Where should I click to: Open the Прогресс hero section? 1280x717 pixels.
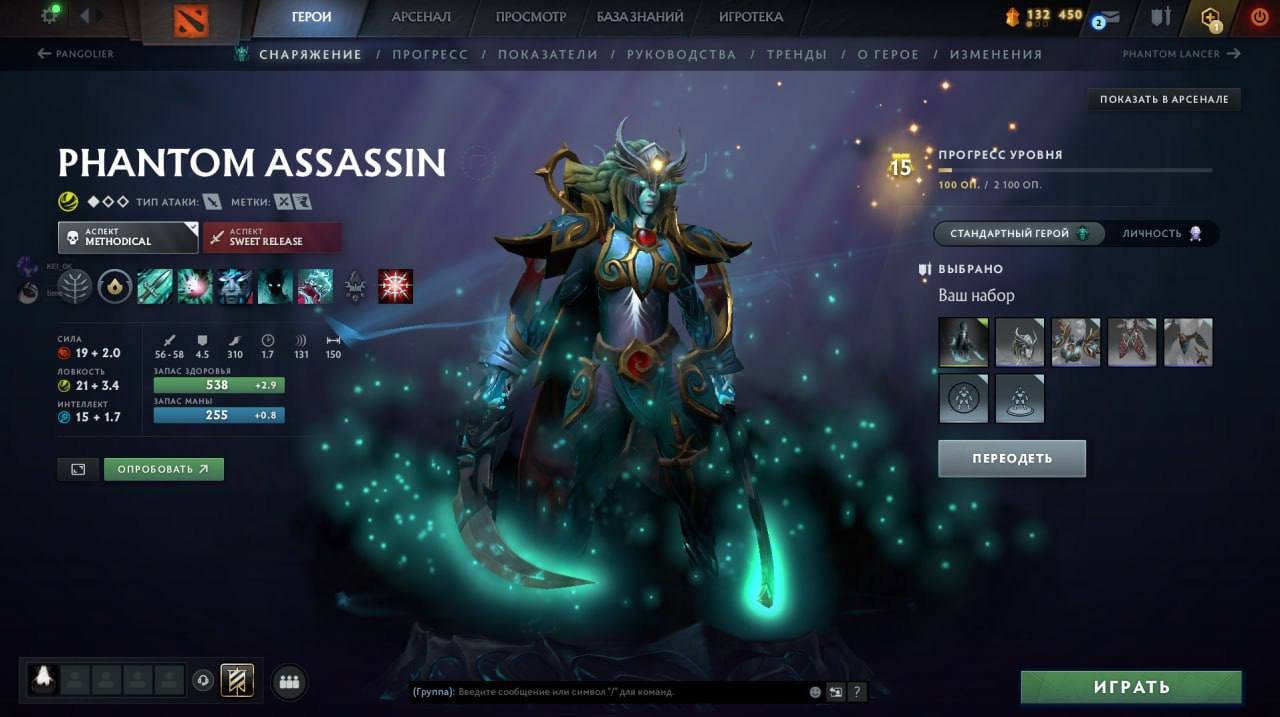click(430, 54)
